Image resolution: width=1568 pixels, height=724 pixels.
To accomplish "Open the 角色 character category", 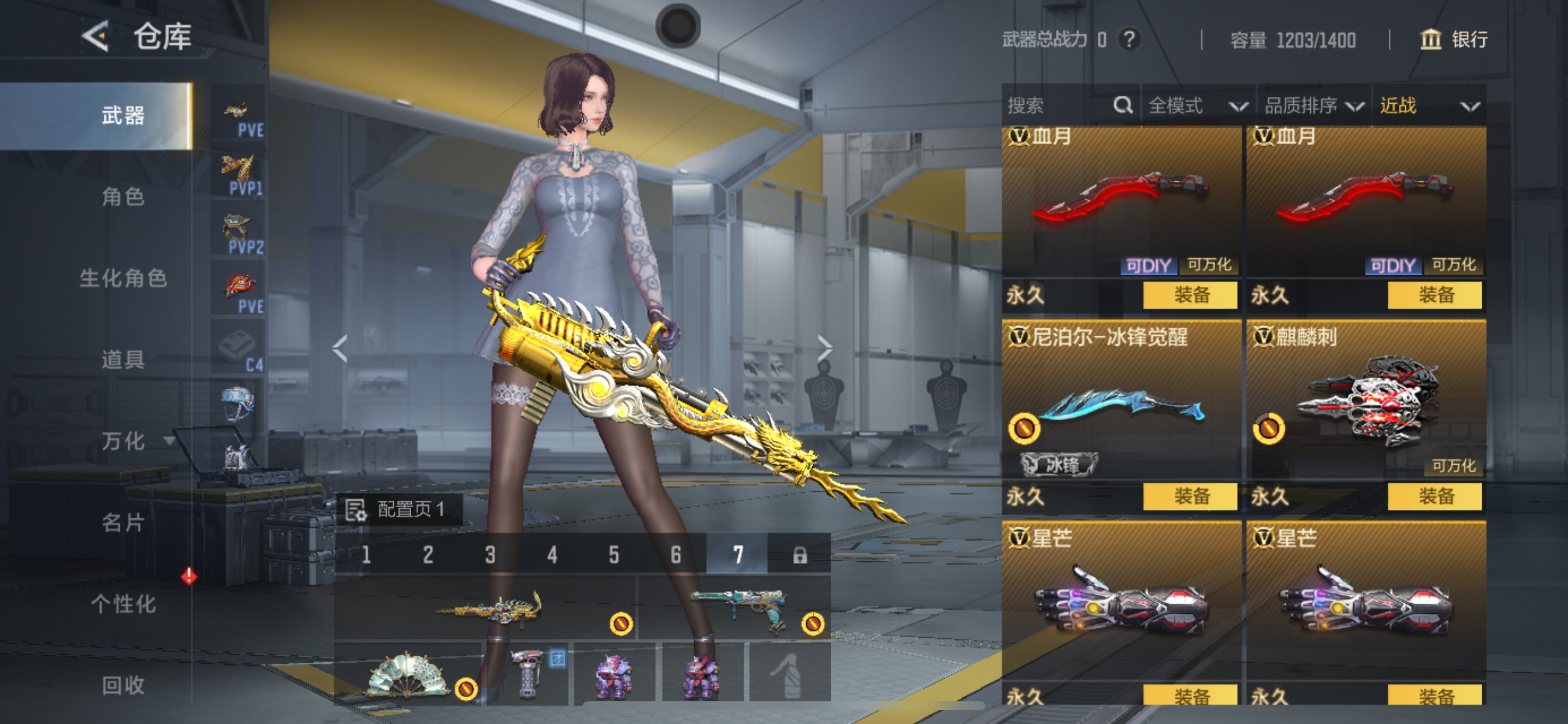I will (x=123, y=197).
